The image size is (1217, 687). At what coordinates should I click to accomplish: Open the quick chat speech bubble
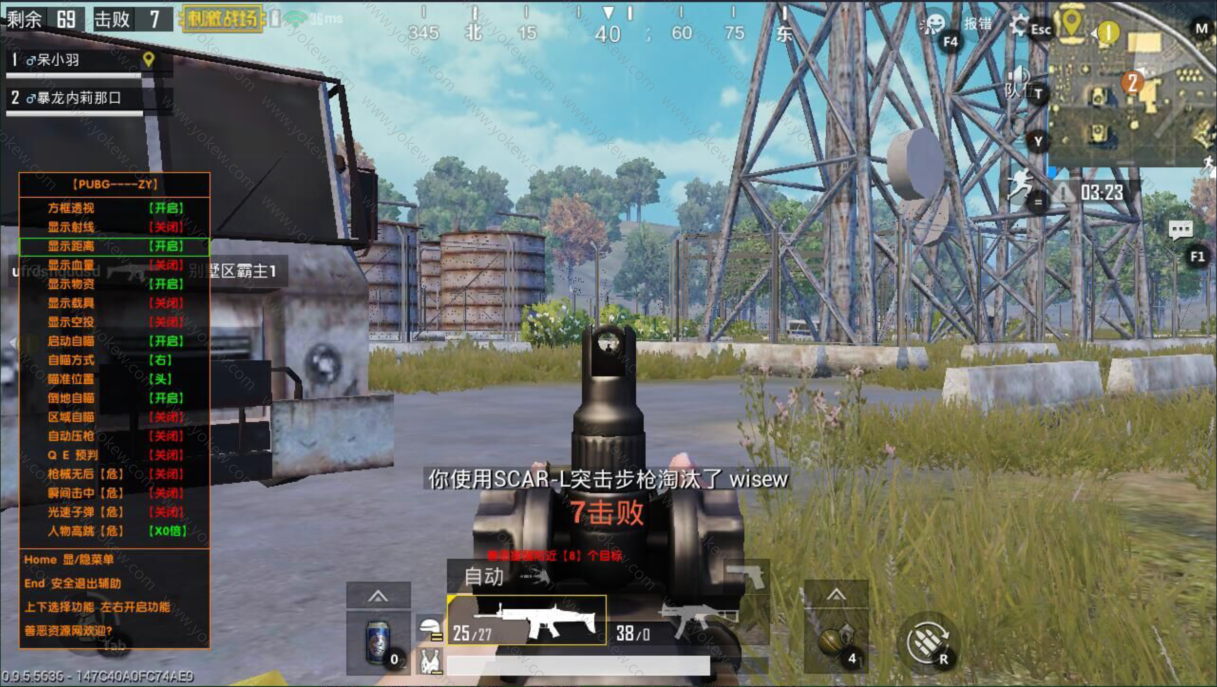point(1181,230)
